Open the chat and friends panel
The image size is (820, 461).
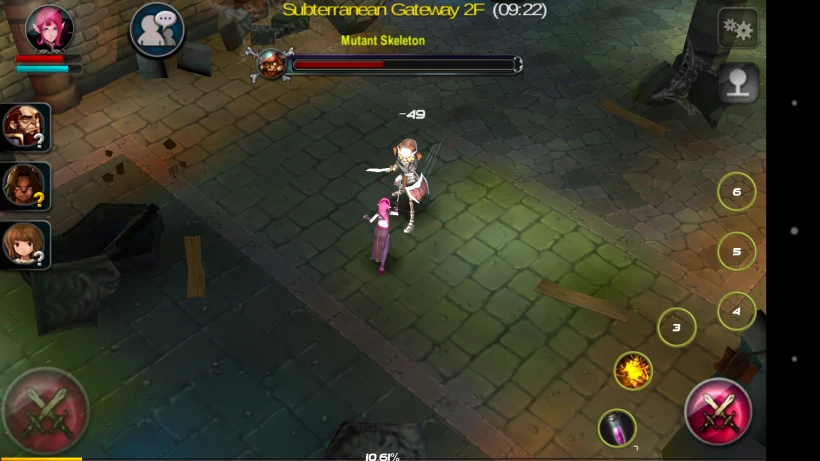point(157,30)
